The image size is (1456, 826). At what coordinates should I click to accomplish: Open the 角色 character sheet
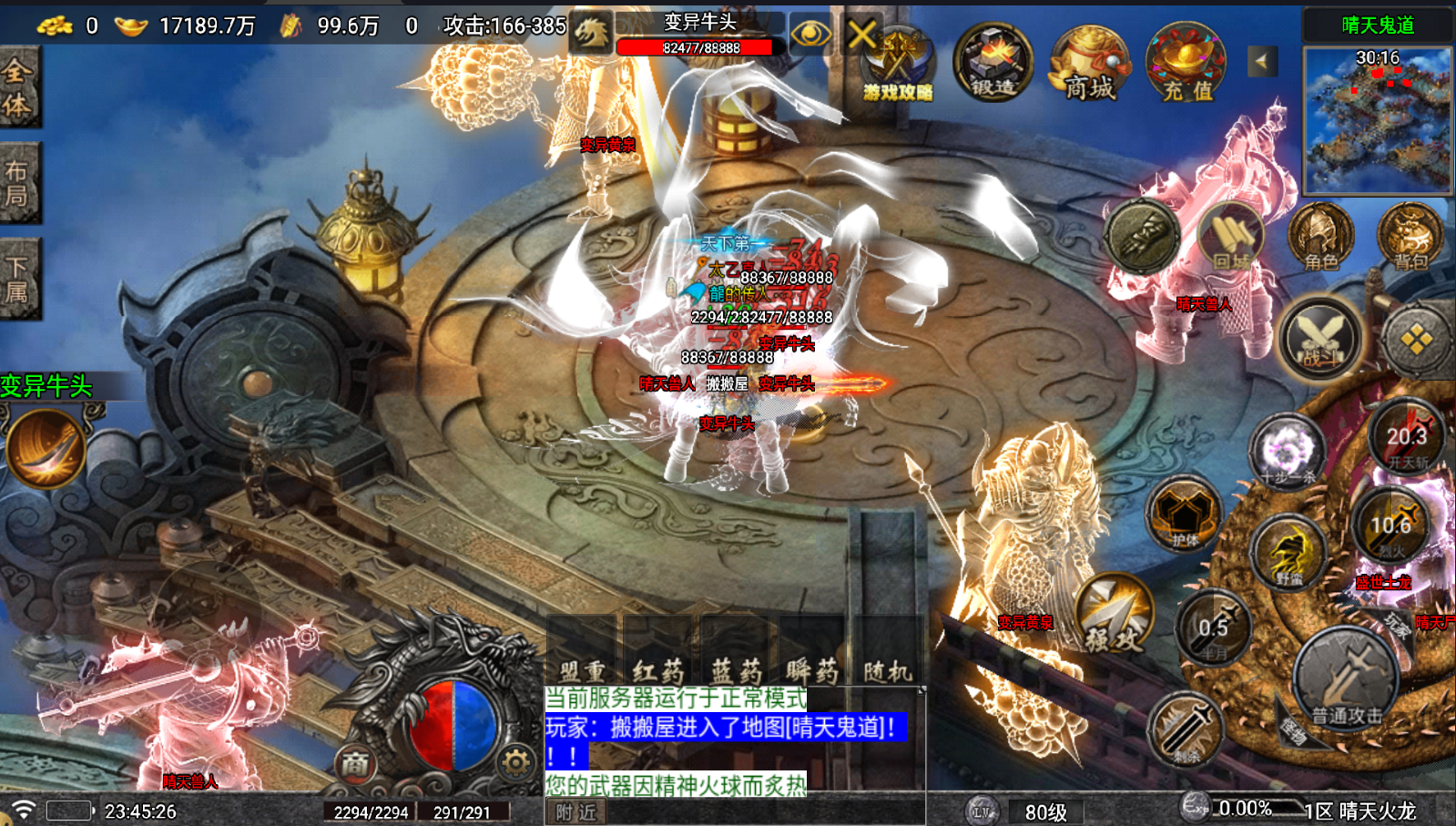click(1320, 237)
